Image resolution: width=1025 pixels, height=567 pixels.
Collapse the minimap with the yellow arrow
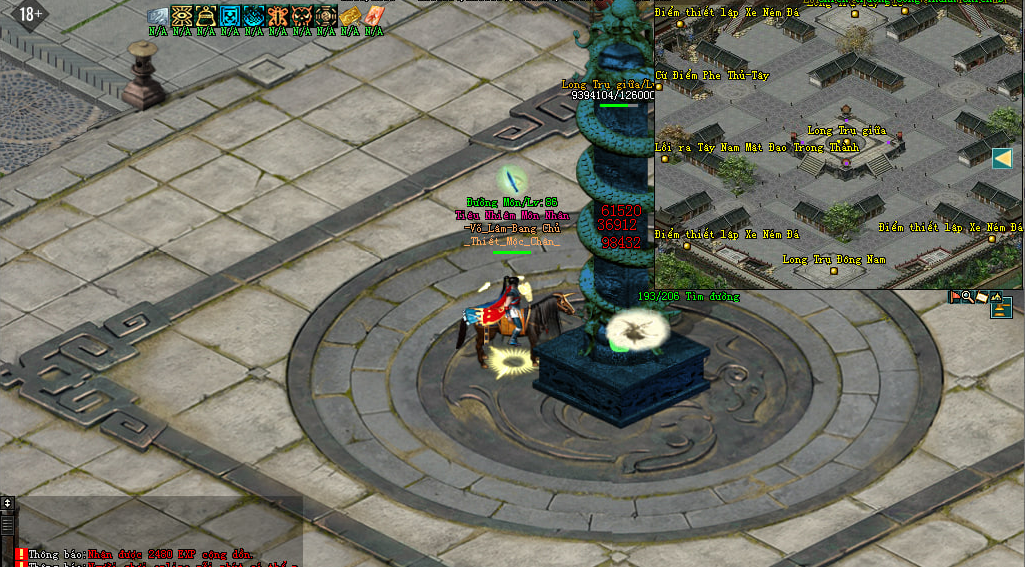pyautogui.click(x=1002, y=158)
